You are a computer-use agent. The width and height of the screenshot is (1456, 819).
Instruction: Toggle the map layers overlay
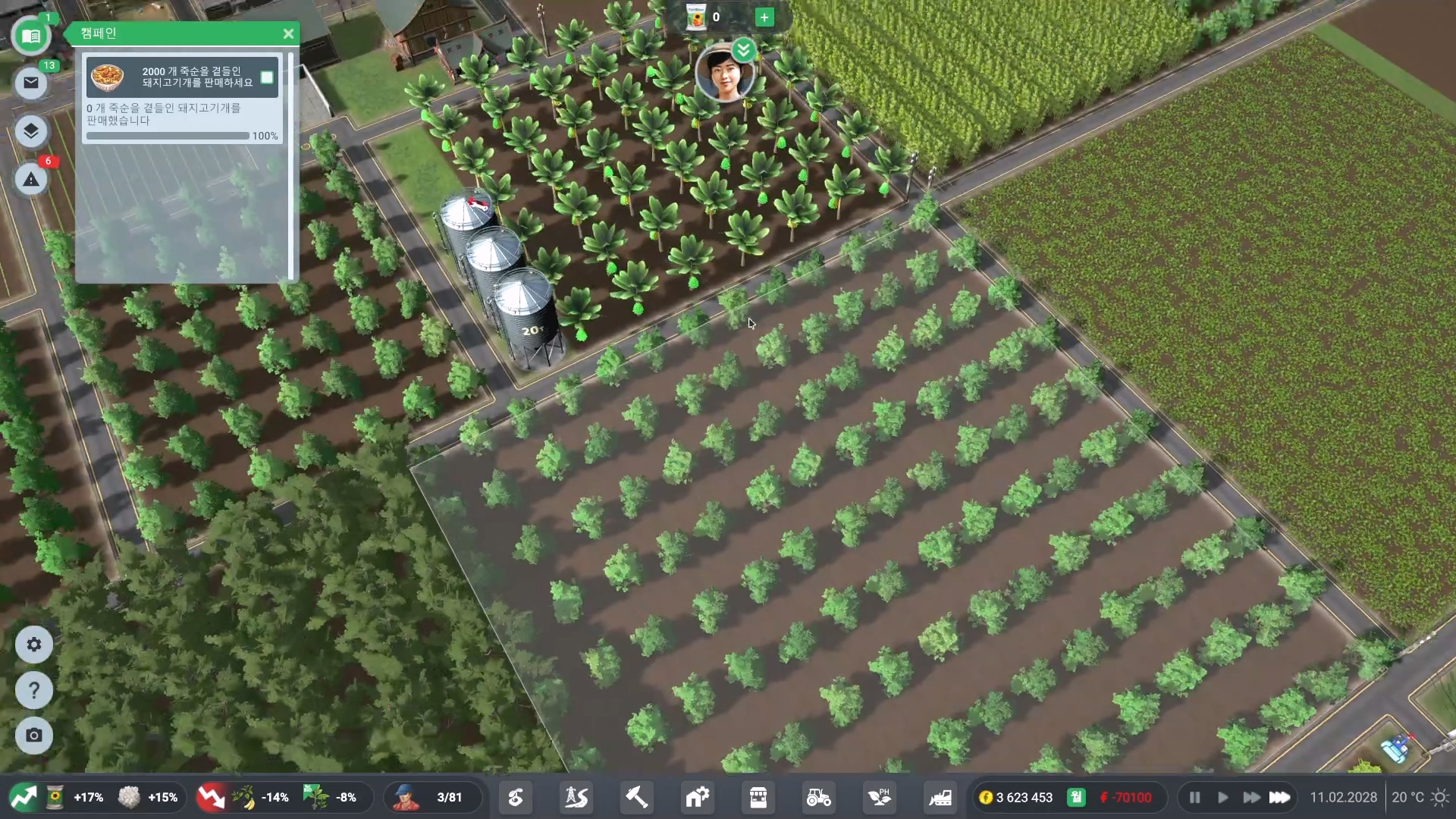(31, 131)
